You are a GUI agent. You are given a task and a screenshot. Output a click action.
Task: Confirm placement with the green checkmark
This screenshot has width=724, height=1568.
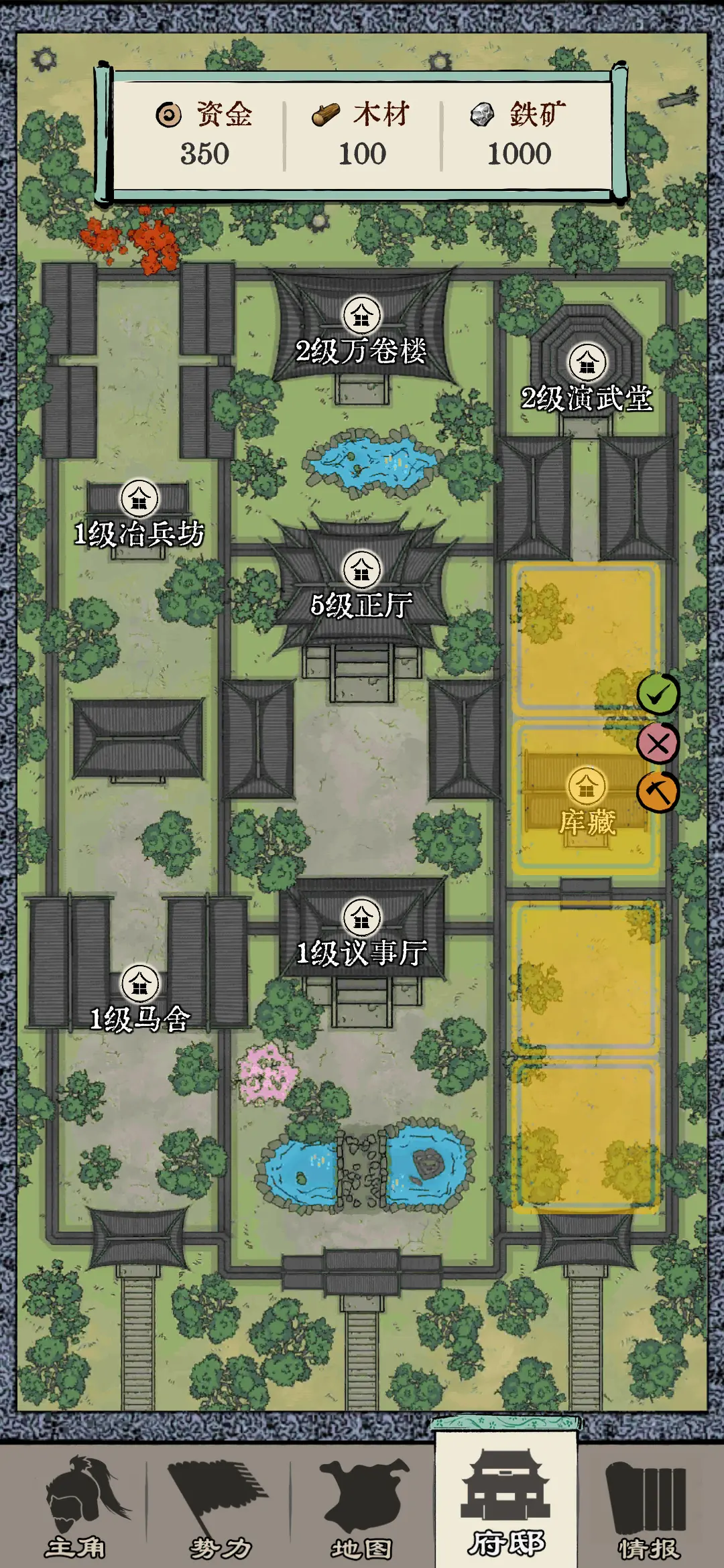[x=658, y=694]
